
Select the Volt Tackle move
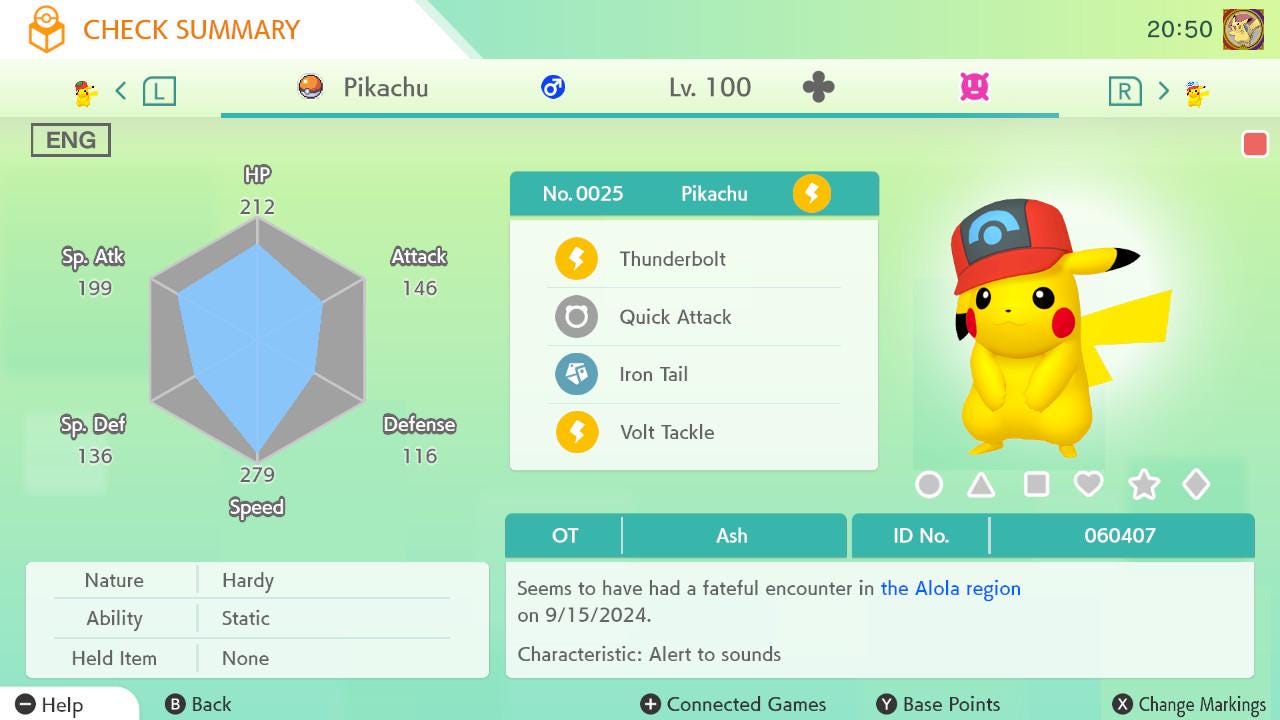666,432
